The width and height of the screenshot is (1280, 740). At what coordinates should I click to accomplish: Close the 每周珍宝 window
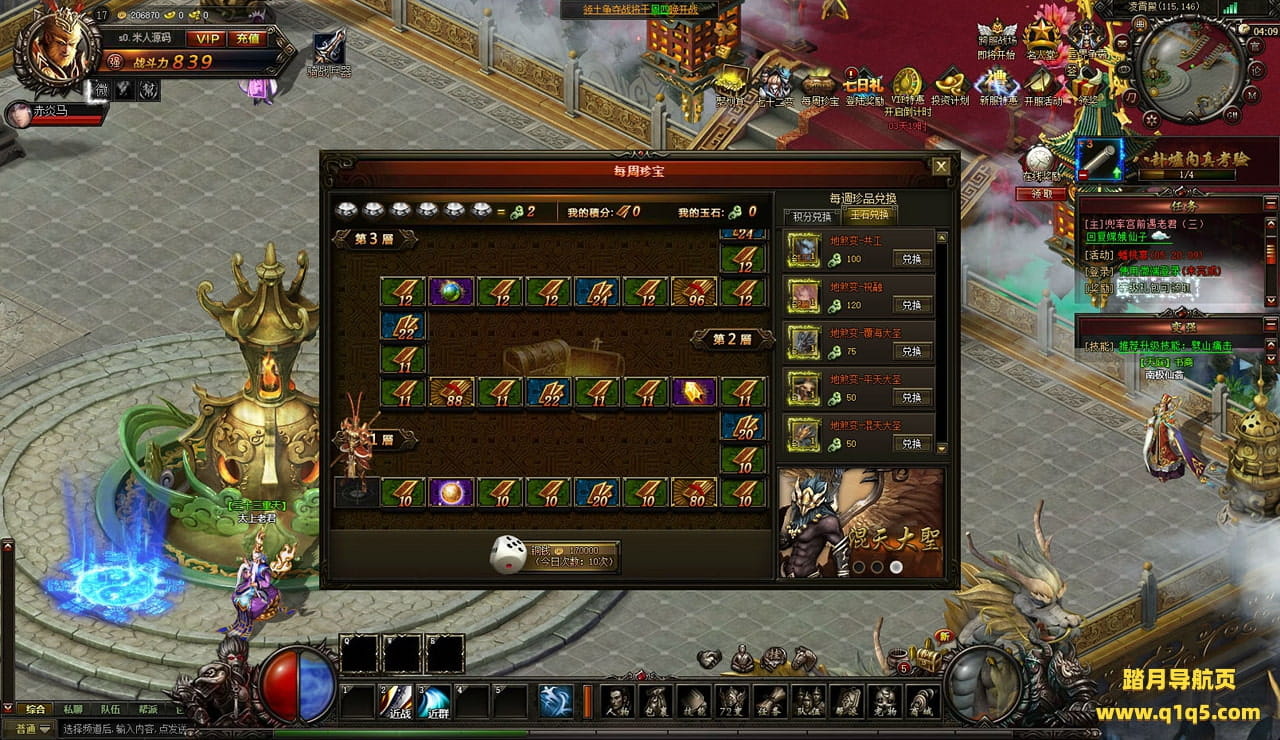(x=940, y=167)
